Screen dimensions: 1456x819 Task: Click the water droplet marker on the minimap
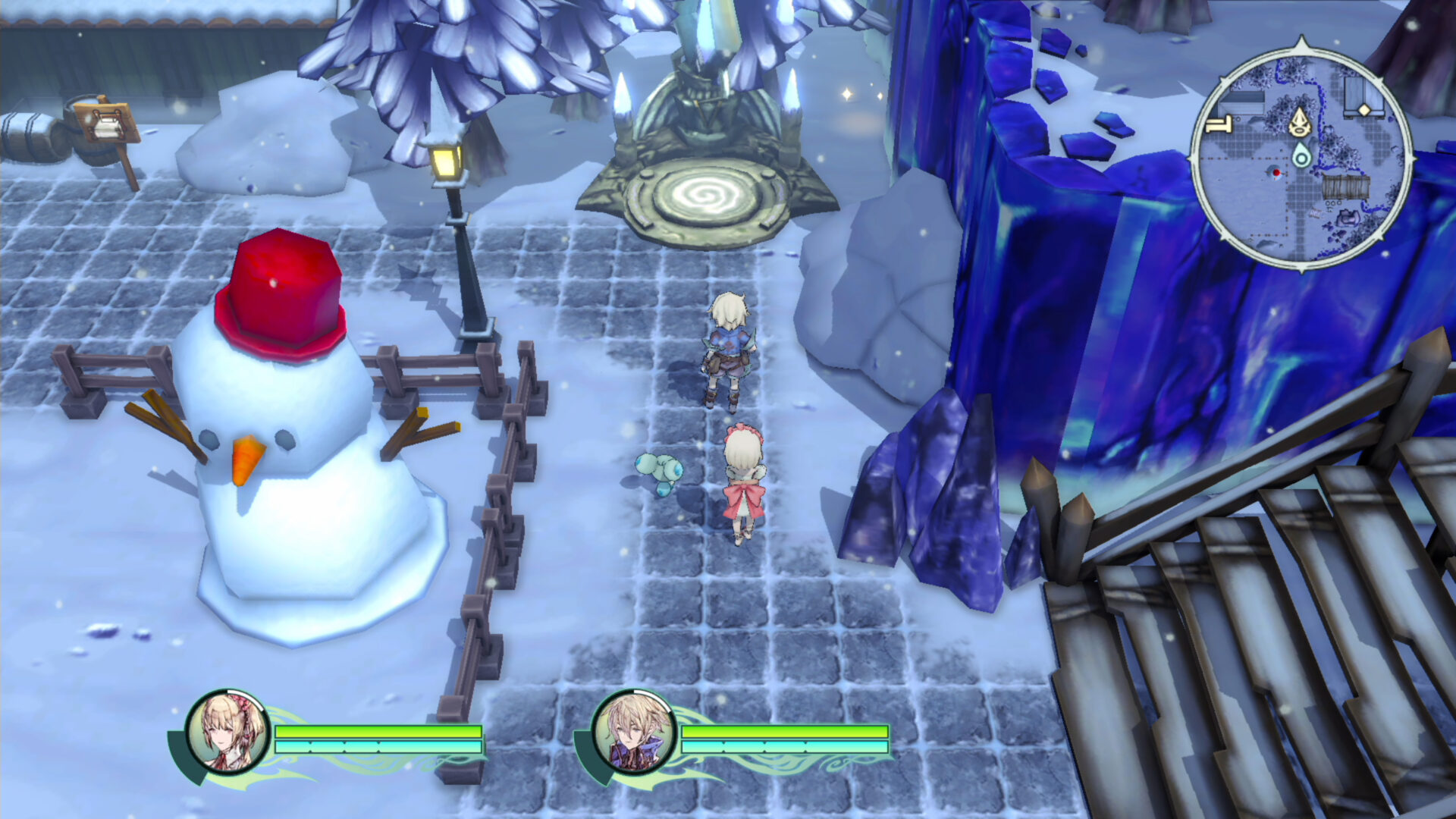click(x=1301, y=155)
